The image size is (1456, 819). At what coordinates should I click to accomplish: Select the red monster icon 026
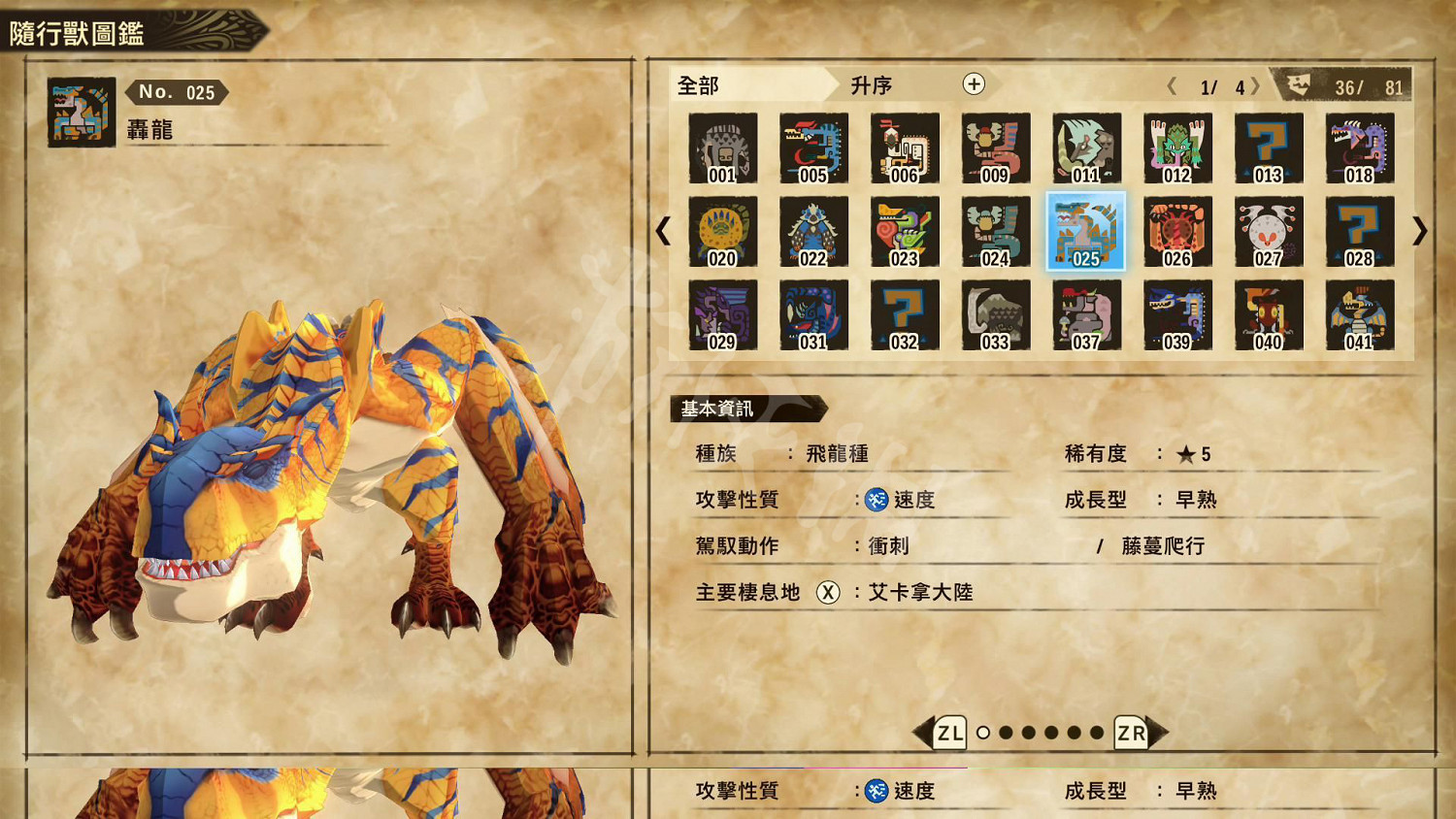pos(1176,232)
